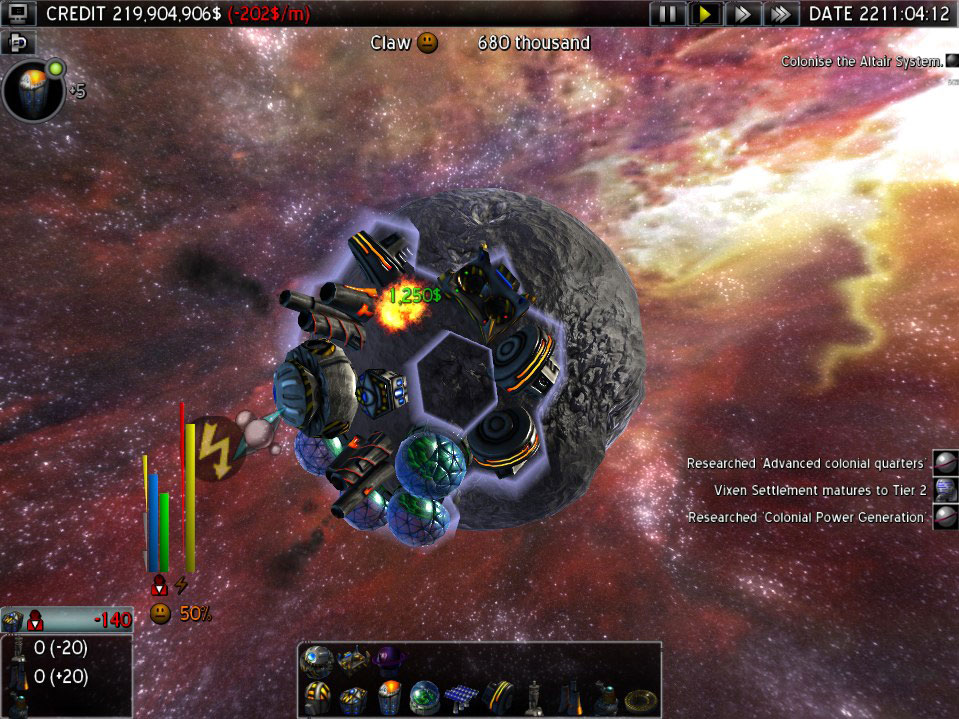Choose the black bunker with yellow stripes
This screenshot has height=719, width=959.
click(498, 695)
